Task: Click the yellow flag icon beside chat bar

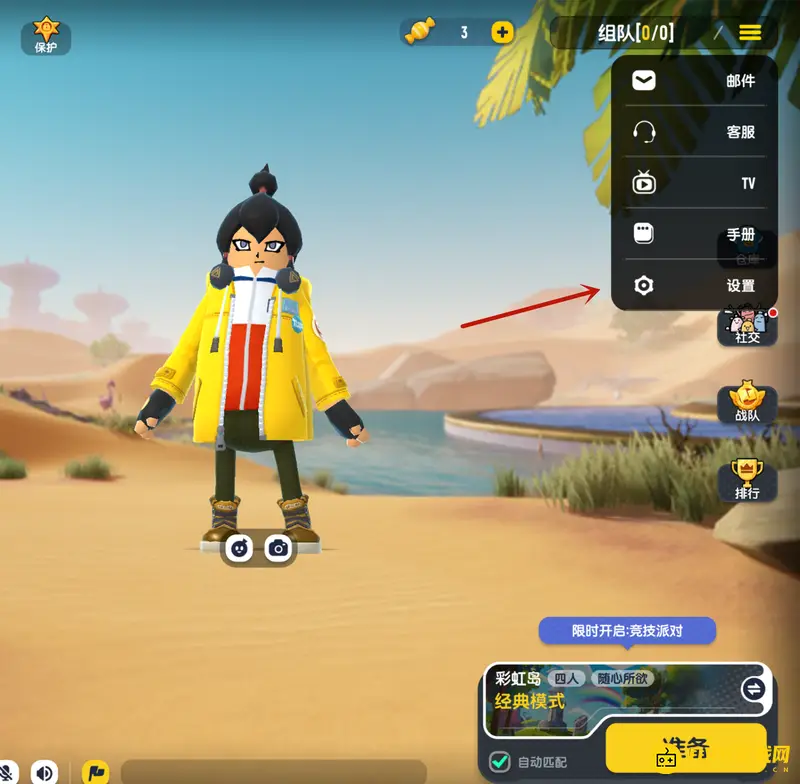Action: pyautogui.click(x=96, y=772)
